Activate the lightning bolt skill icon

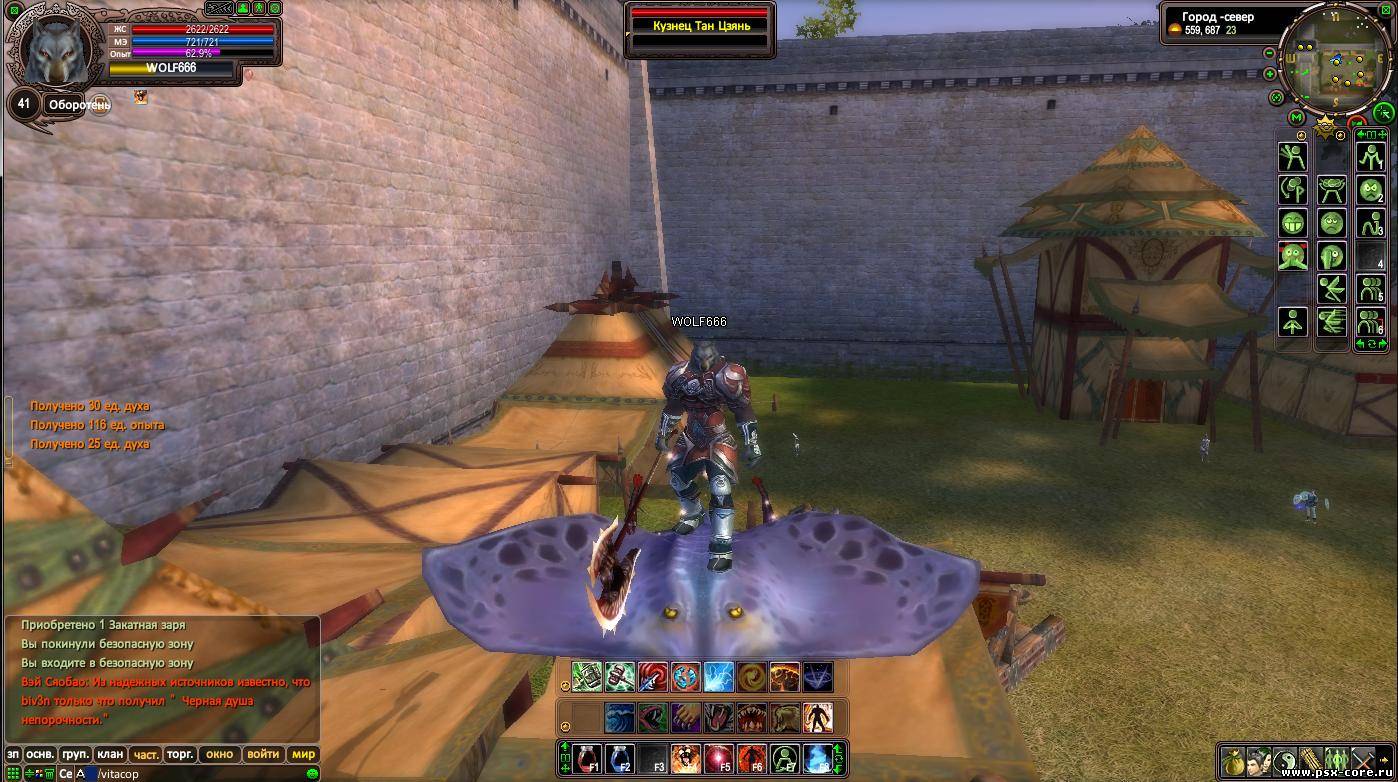(719, 677)
